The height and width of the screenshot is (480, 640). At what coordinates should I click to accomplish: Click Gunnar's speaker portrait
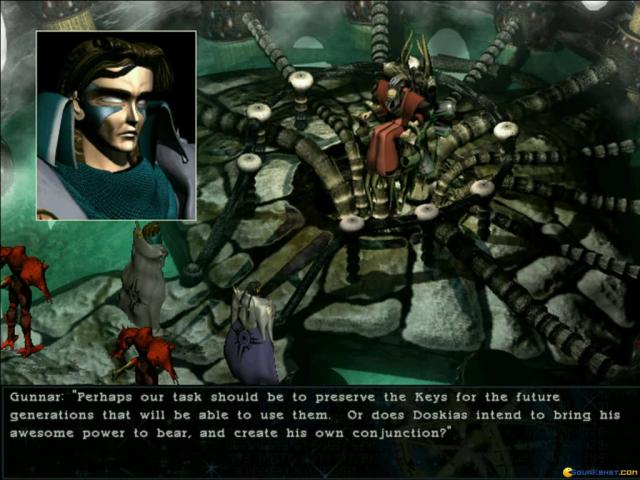(116, 125)
